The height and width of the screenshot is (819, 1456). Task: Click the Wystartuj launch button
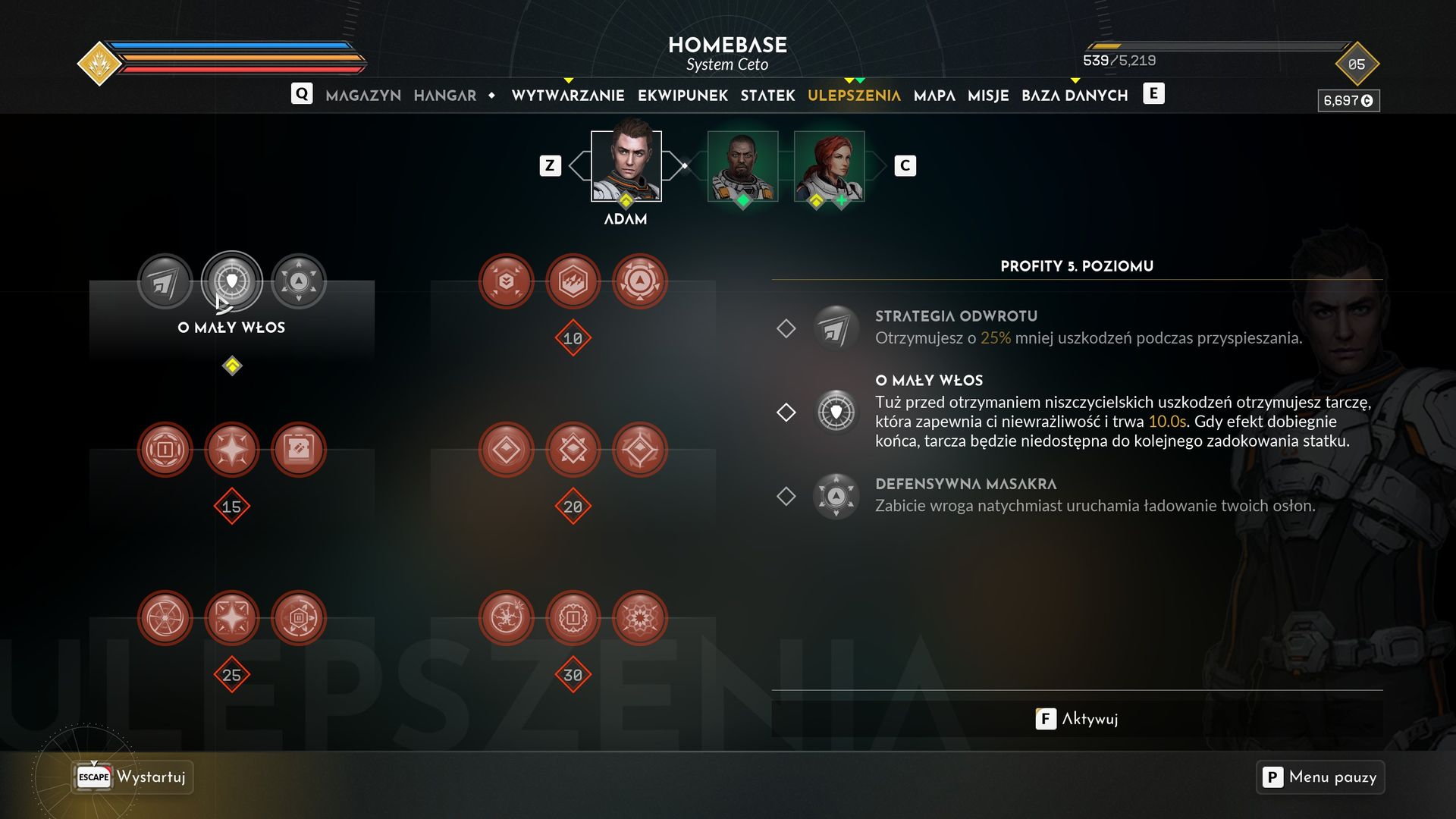tap(133, 777)
